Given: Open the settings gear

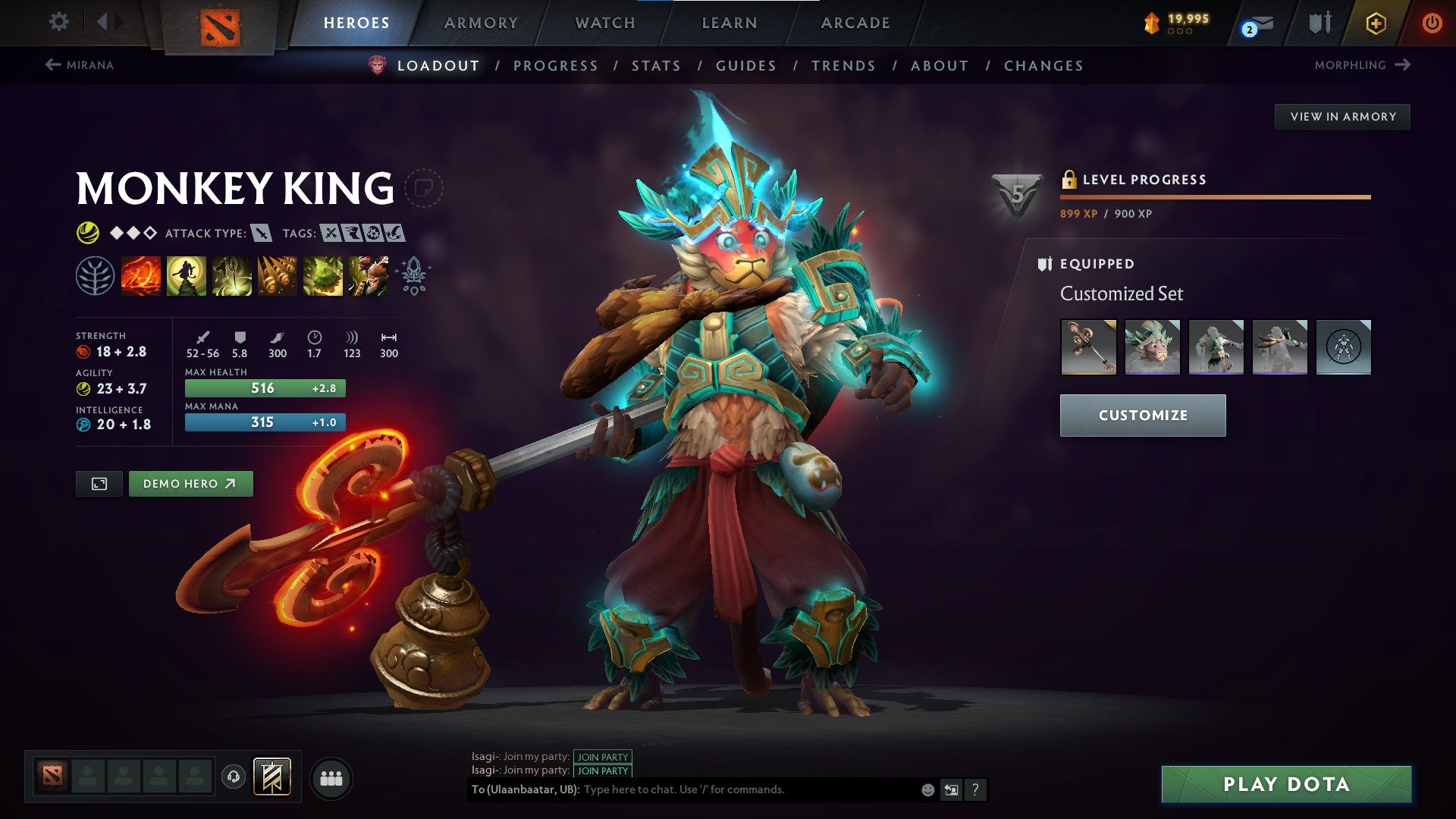Looking at the screenshot, I should pyautogui.click(x=58, y=22).
